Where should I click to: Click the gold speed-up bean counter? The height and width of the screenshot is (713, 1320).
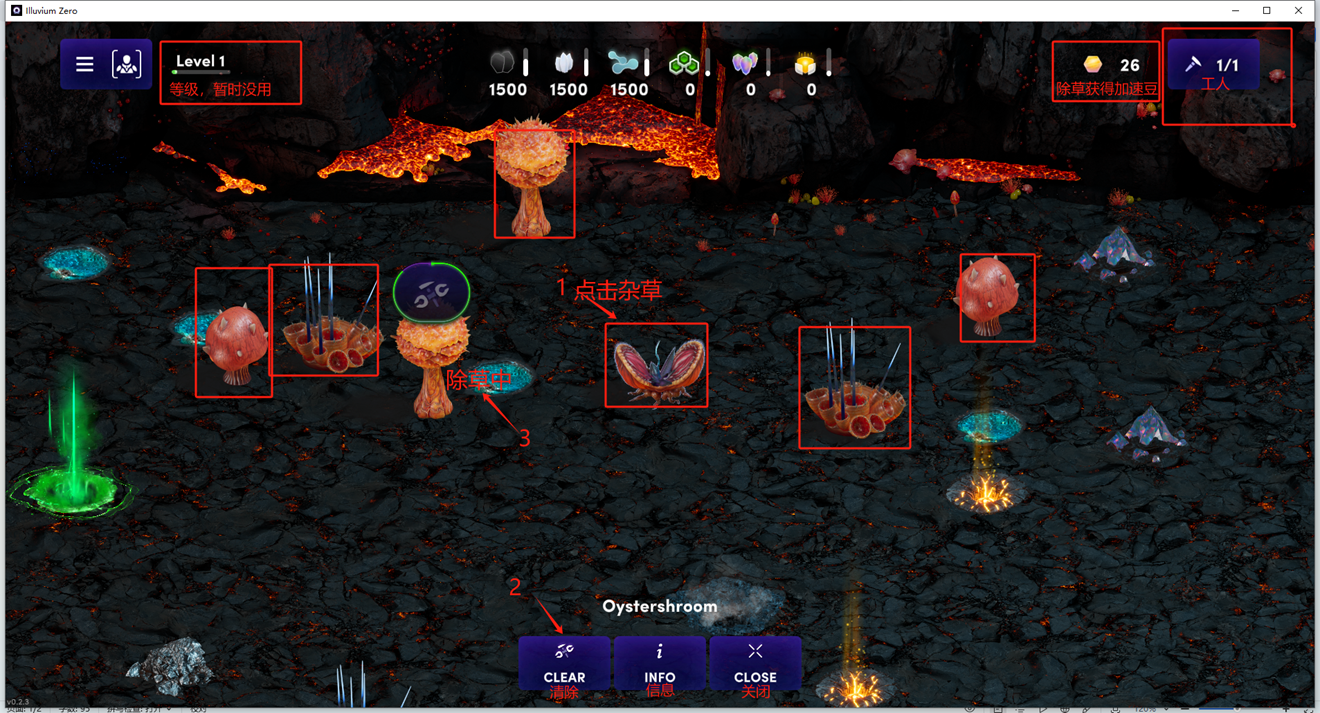(1110, 65)
